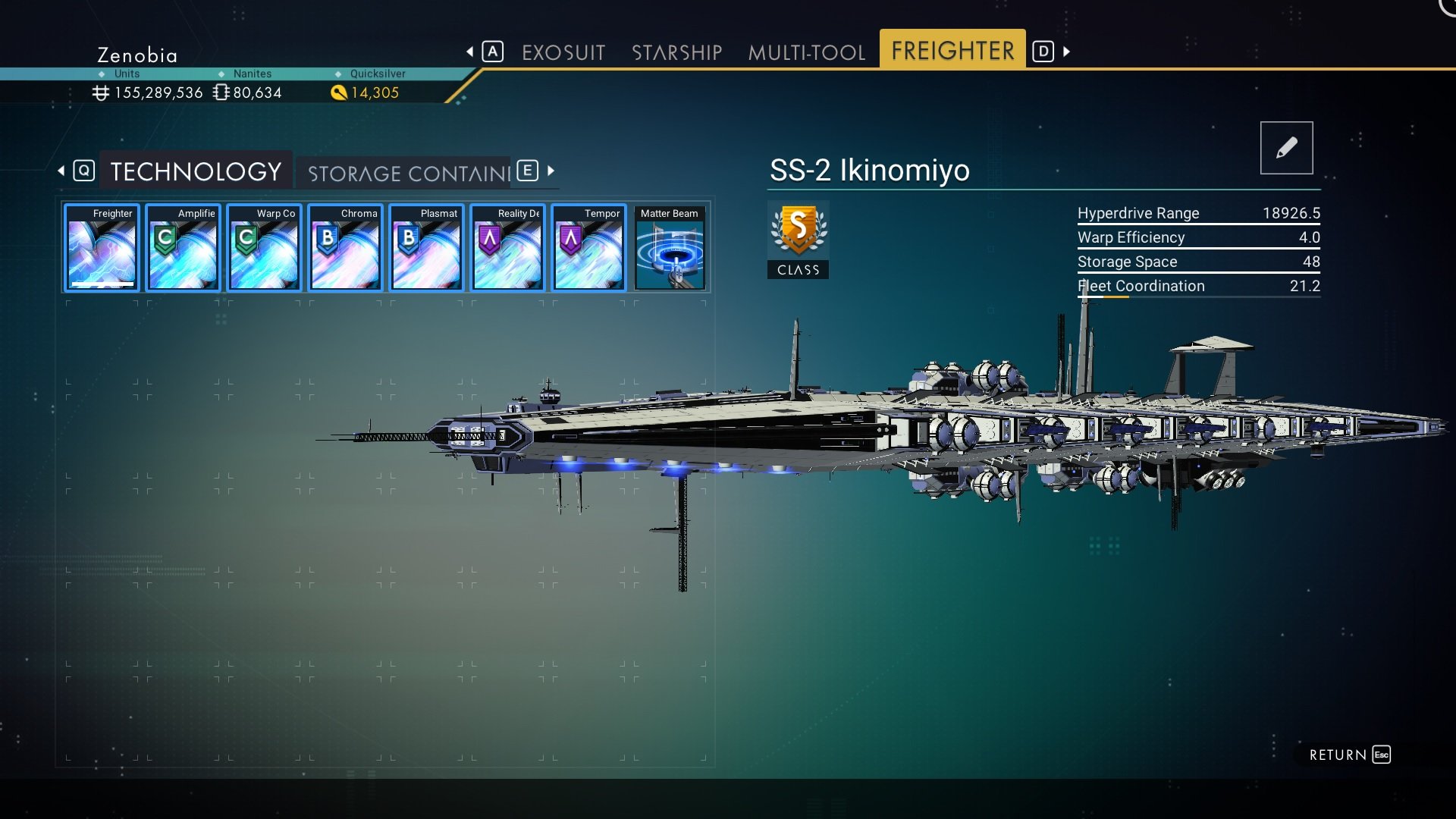Select the B-class Plasmat upgrade slot
The height and width of the screenshot is (819, 1456).
click(x=426, y=248)
